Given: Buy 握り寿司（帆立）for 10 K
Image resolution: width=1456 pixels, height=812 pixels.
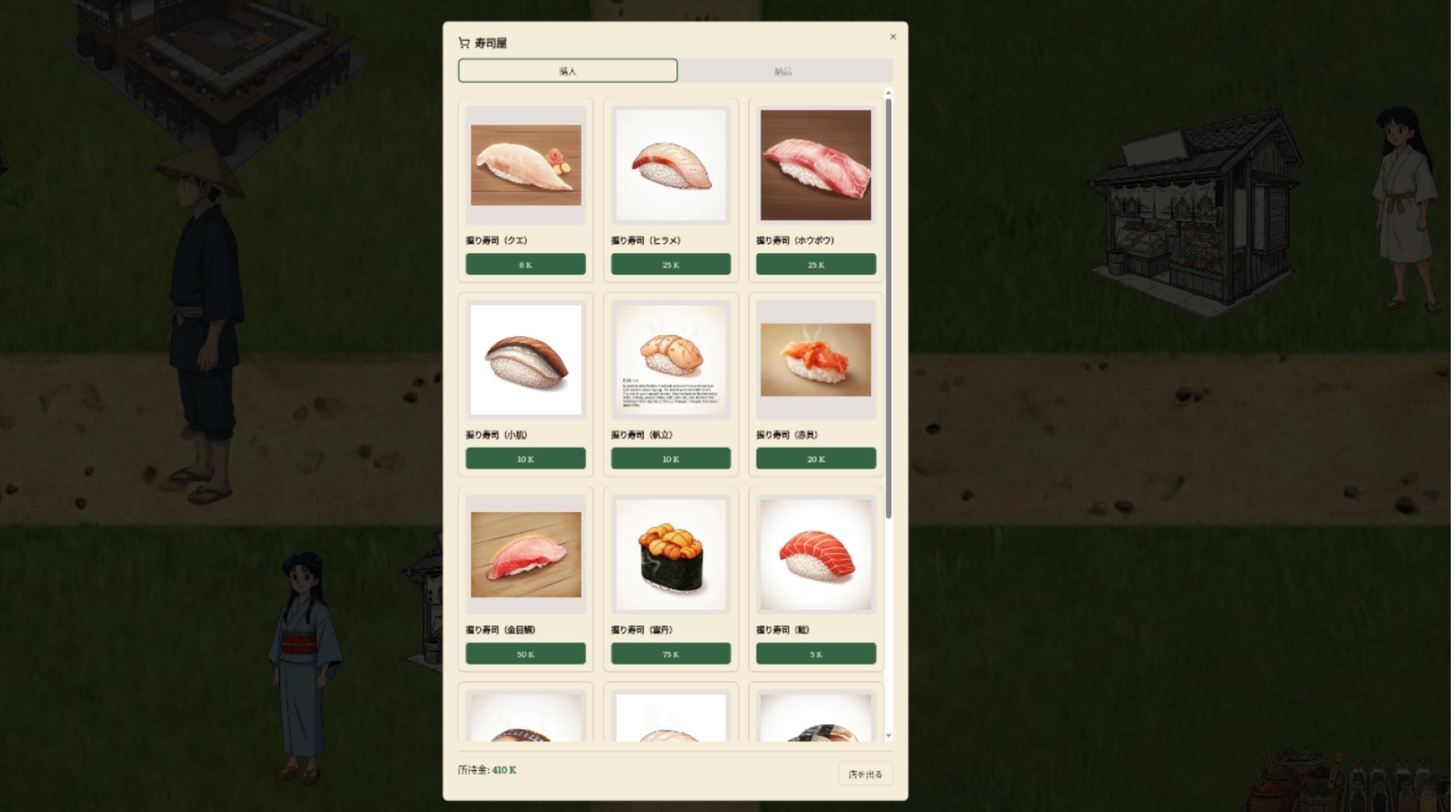Looking at the screenshot, I should (671, 459).
